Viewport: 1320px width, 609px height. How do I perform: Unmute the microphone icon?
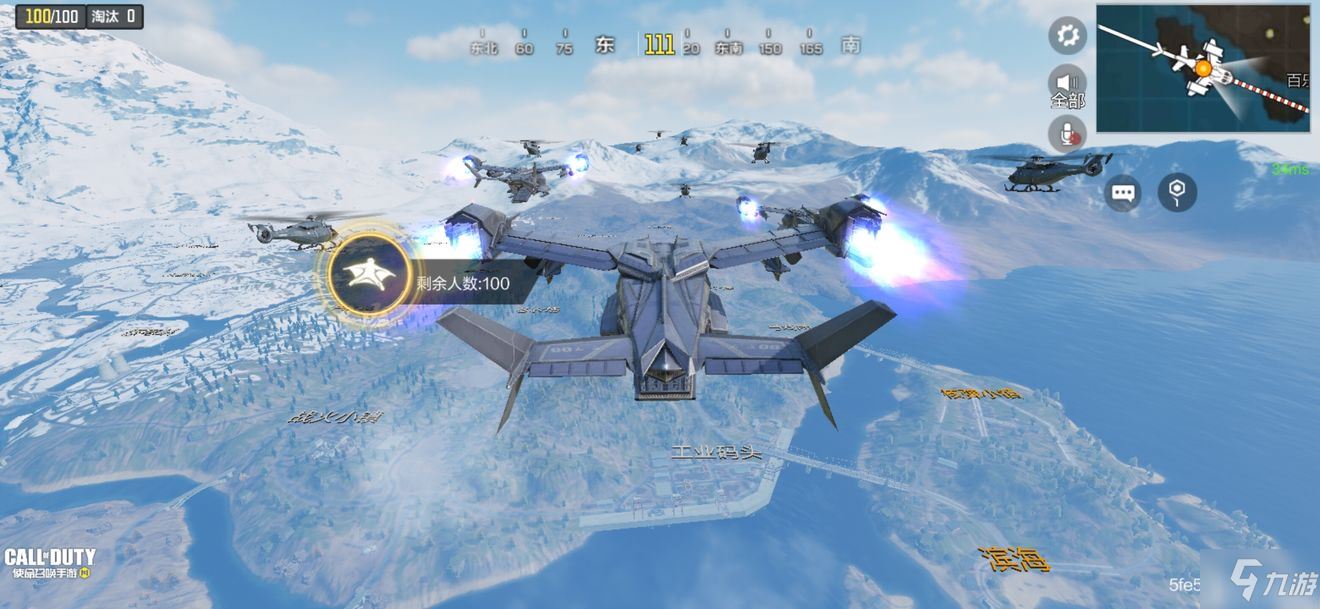pos(1067,133)
